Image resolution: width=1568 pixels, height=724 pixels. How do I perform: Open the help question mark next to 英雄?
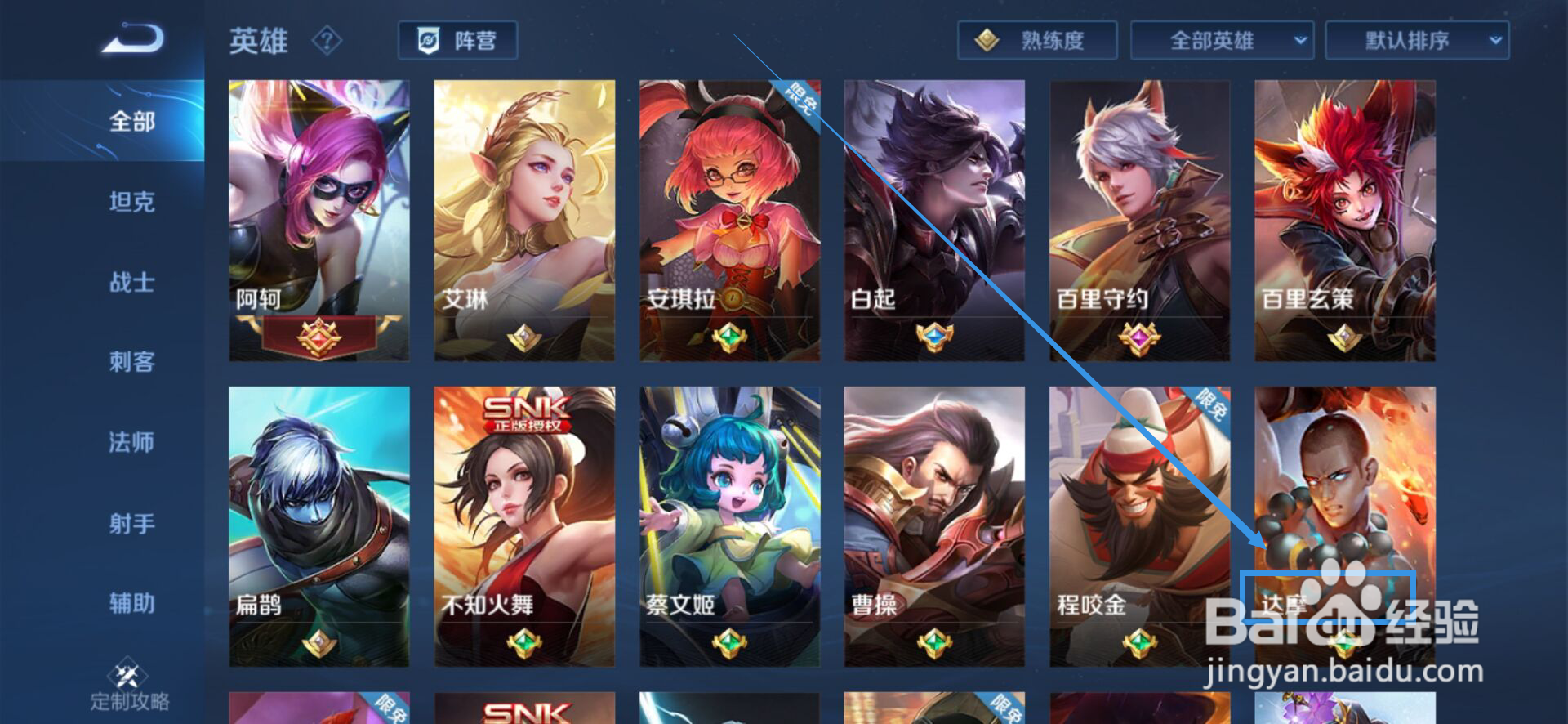pyautogui.click(x=327, y=41)
